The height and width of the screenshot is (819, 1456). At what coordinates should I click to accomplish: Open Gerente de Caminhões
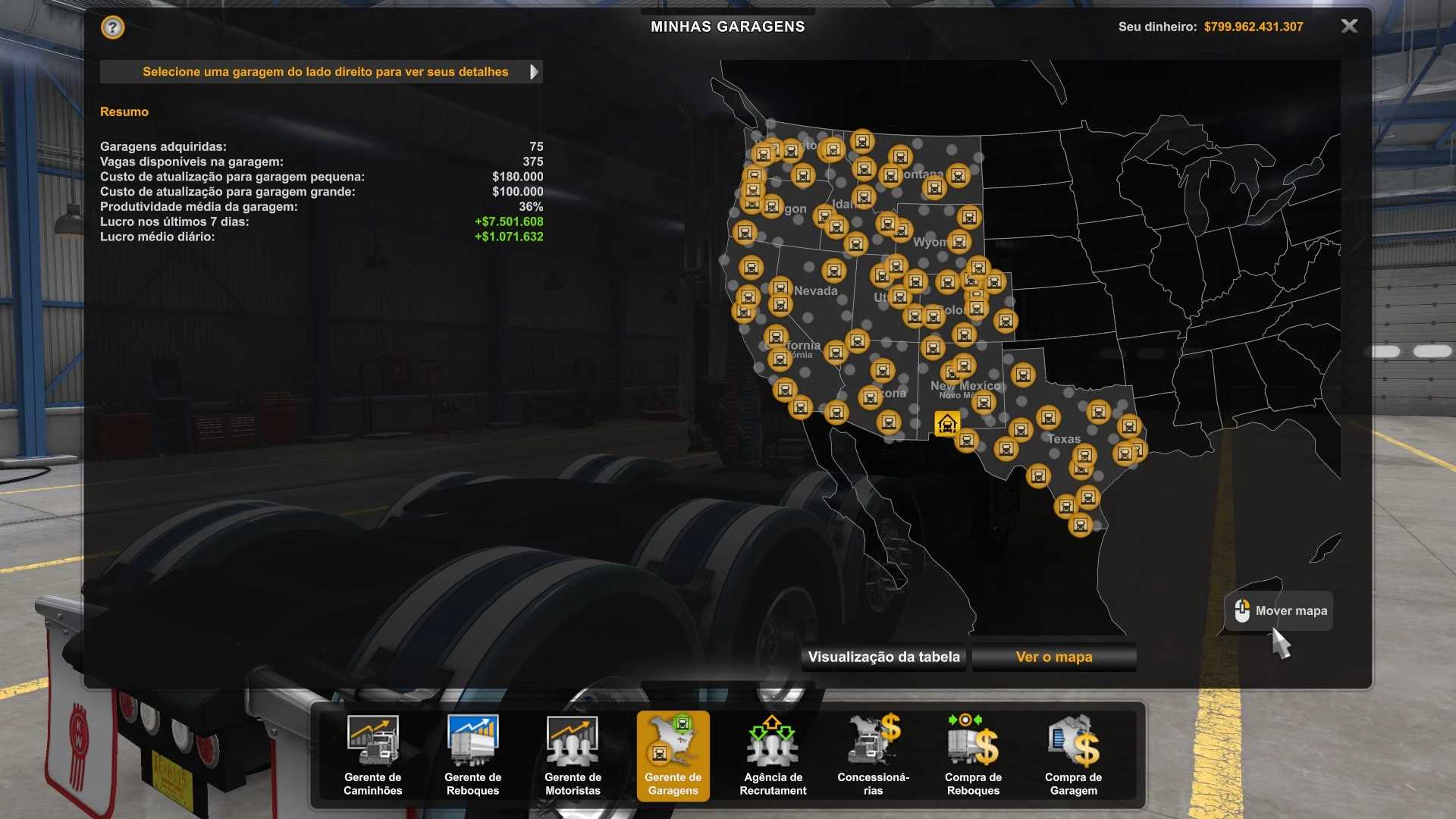(x=372, y=755)
